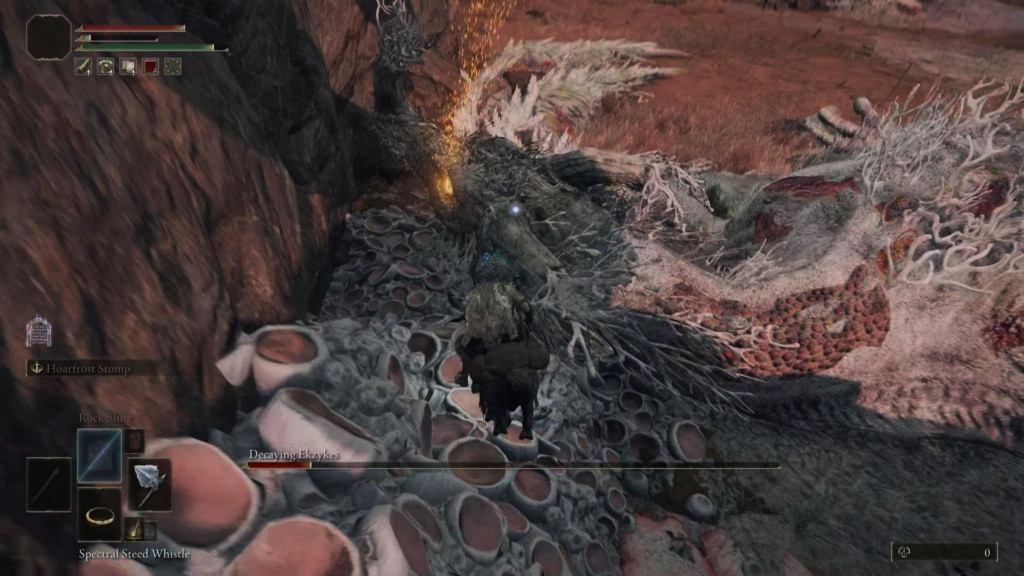Screen dimensions: 1024x576
Task: Activate the Hoarfrost Stomp skill label
Action: 91,368
